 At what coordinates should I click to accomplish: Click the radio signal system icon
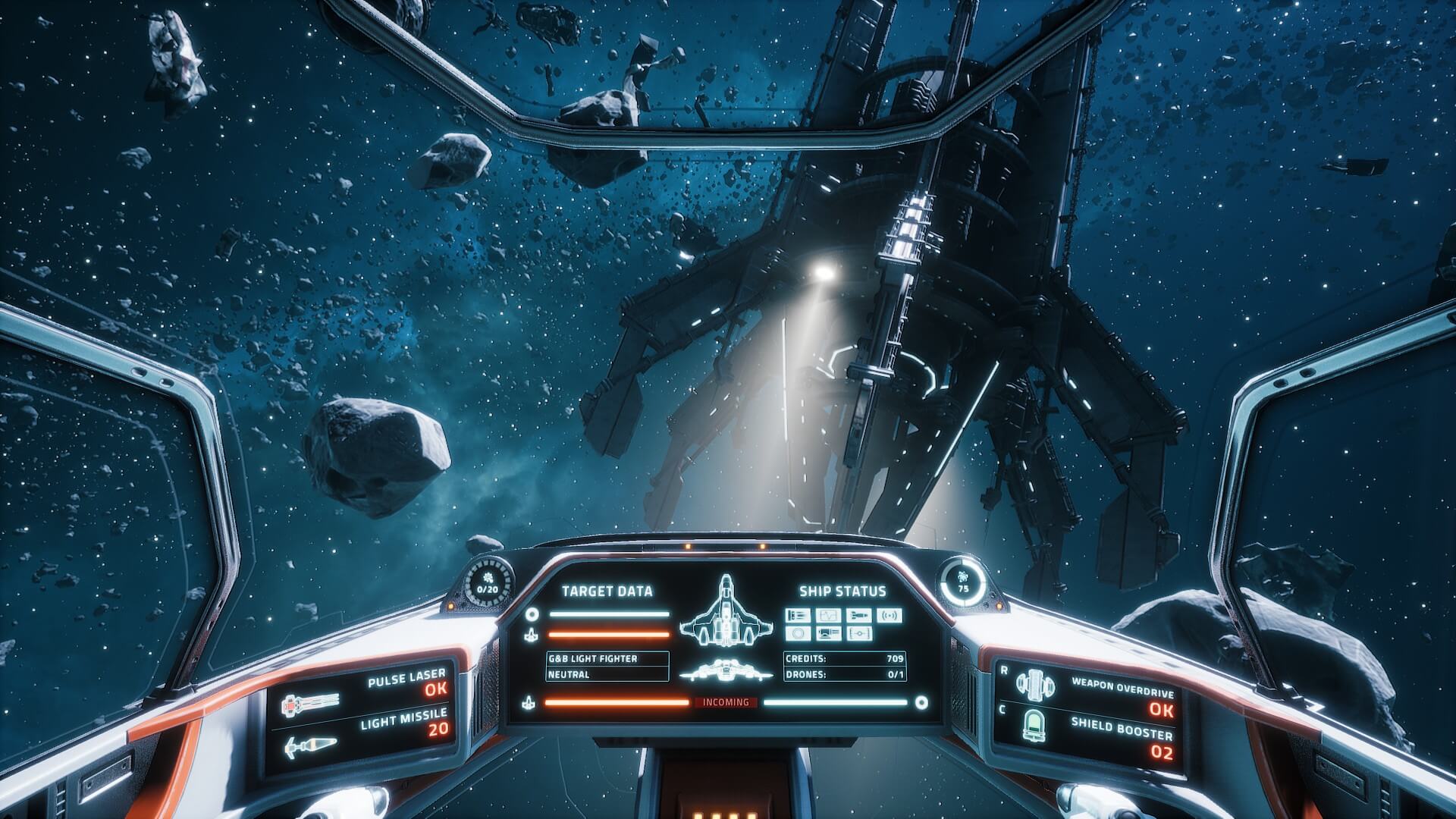pos(889,615)
